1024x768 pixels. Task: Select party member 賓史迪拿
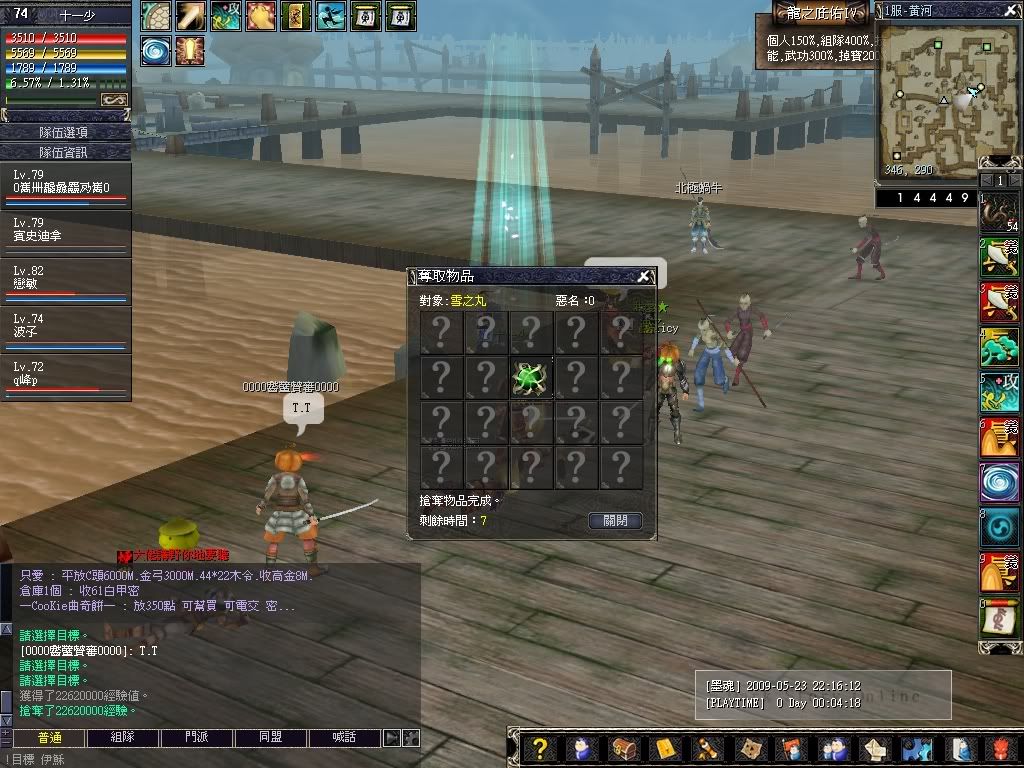tap(66, 234)
